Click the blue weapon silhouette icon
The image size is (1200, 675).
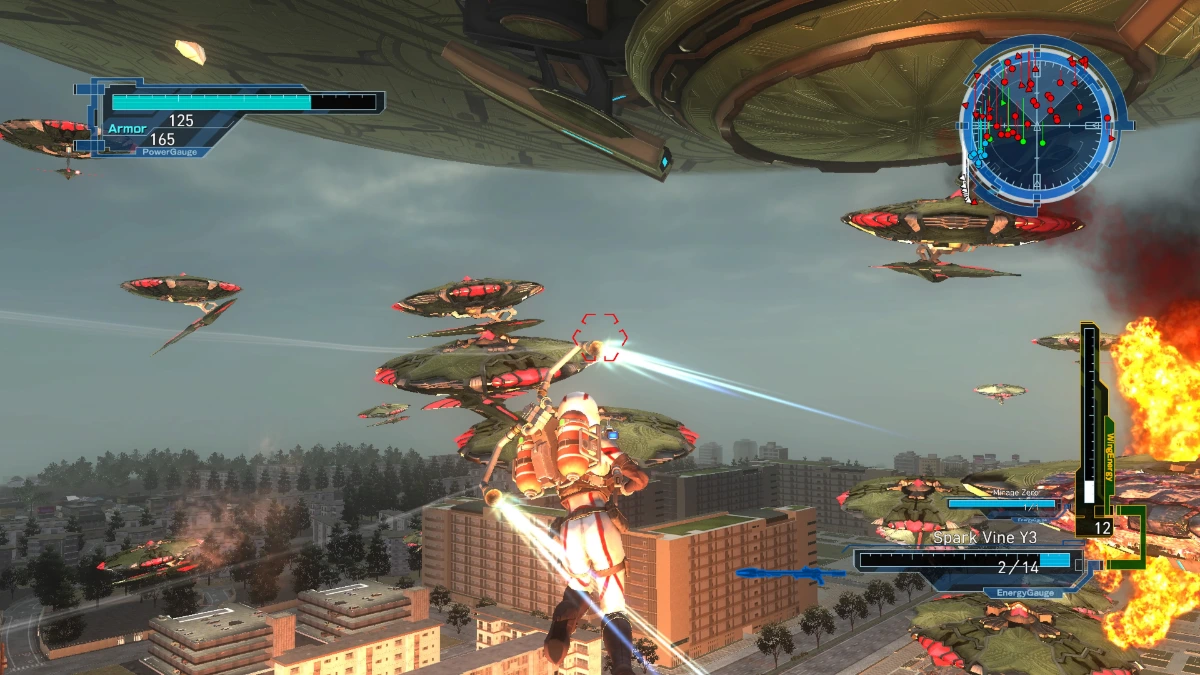791,575
